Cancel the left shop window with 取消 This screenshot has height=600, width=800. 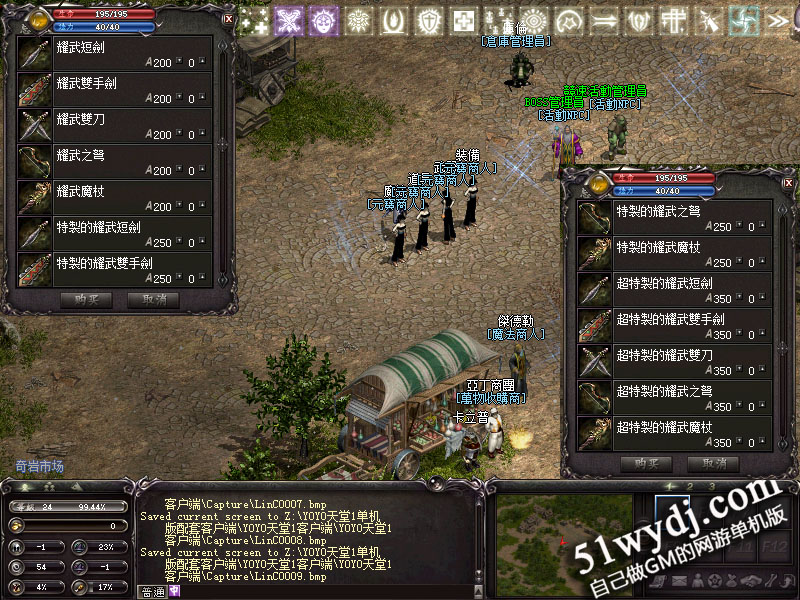[x=153, y=299]
